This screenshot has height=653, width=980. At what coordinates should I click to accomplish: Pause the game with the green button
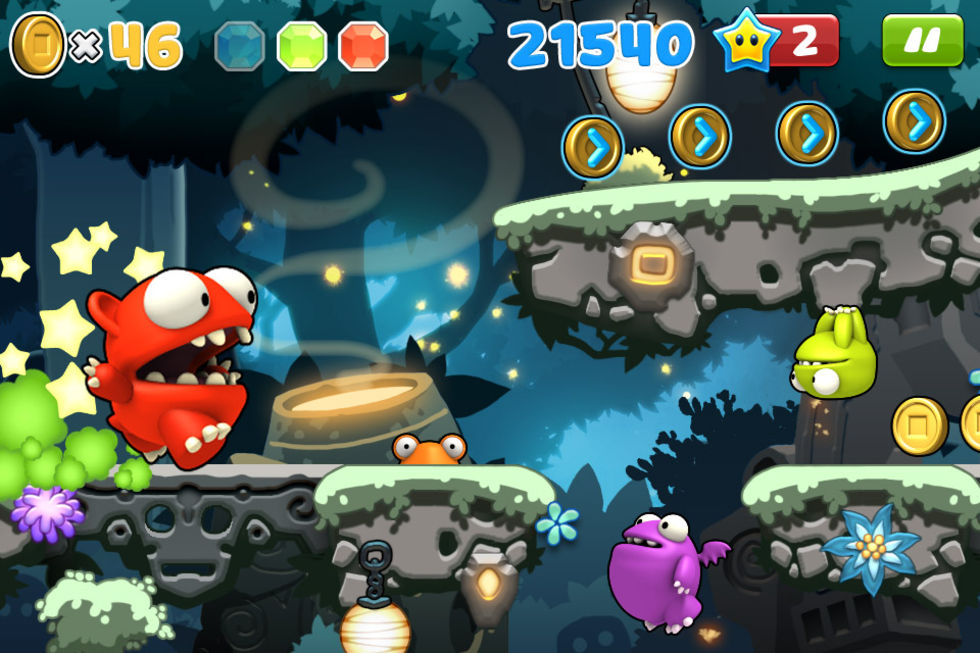(921, 41)
